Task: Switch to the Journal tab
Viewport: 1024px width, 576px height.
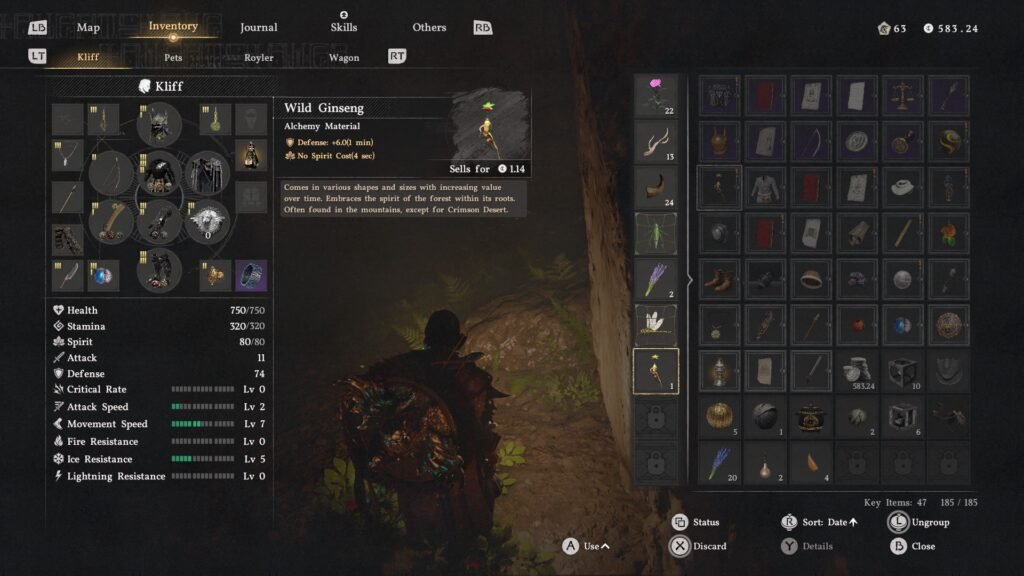Action: [259, 27]
